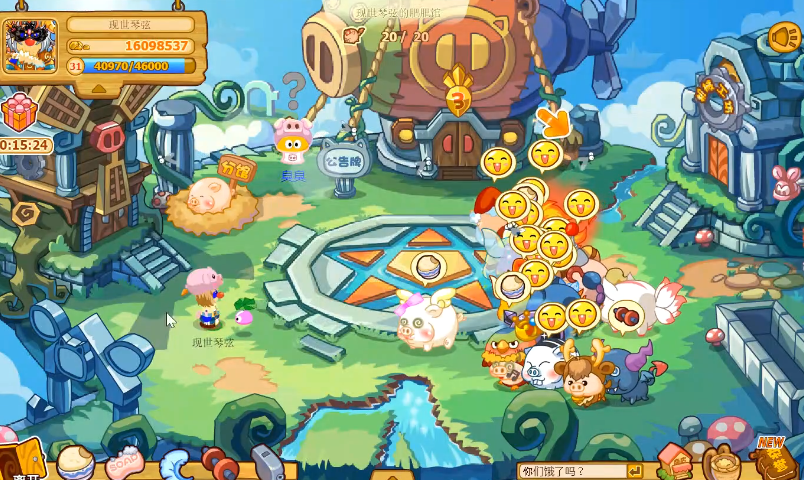Select the food bowl tool
Viewport: 804px width, 480px height.
(75, 463)
